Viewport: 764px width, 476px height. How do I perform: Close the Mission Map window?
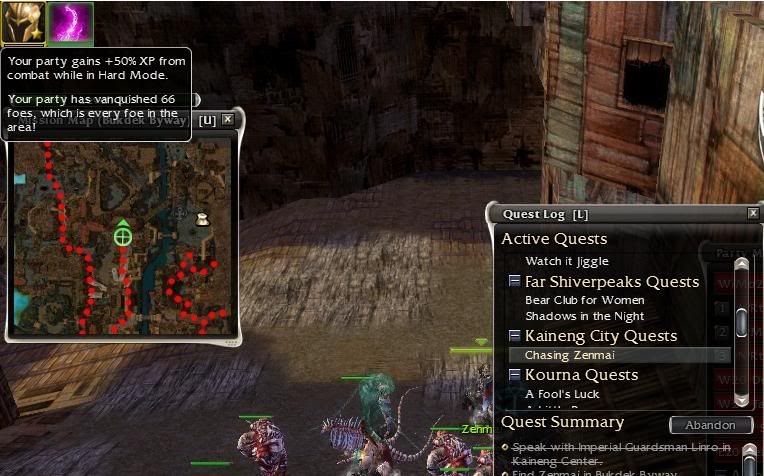click(x=228, y=120)
